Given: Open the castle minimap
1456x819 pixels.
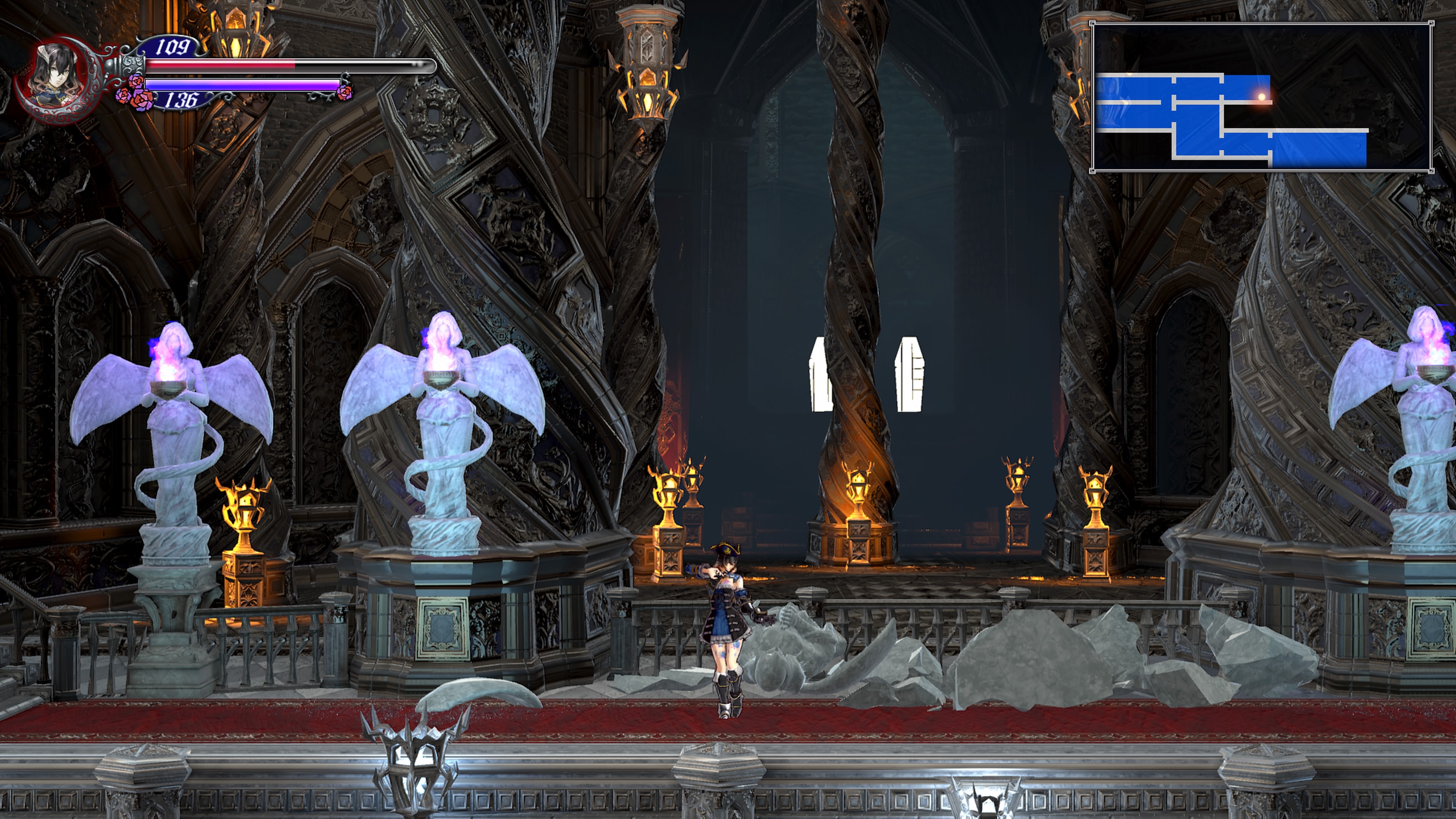Looking at the screenshot, I should click(1261, 97).
